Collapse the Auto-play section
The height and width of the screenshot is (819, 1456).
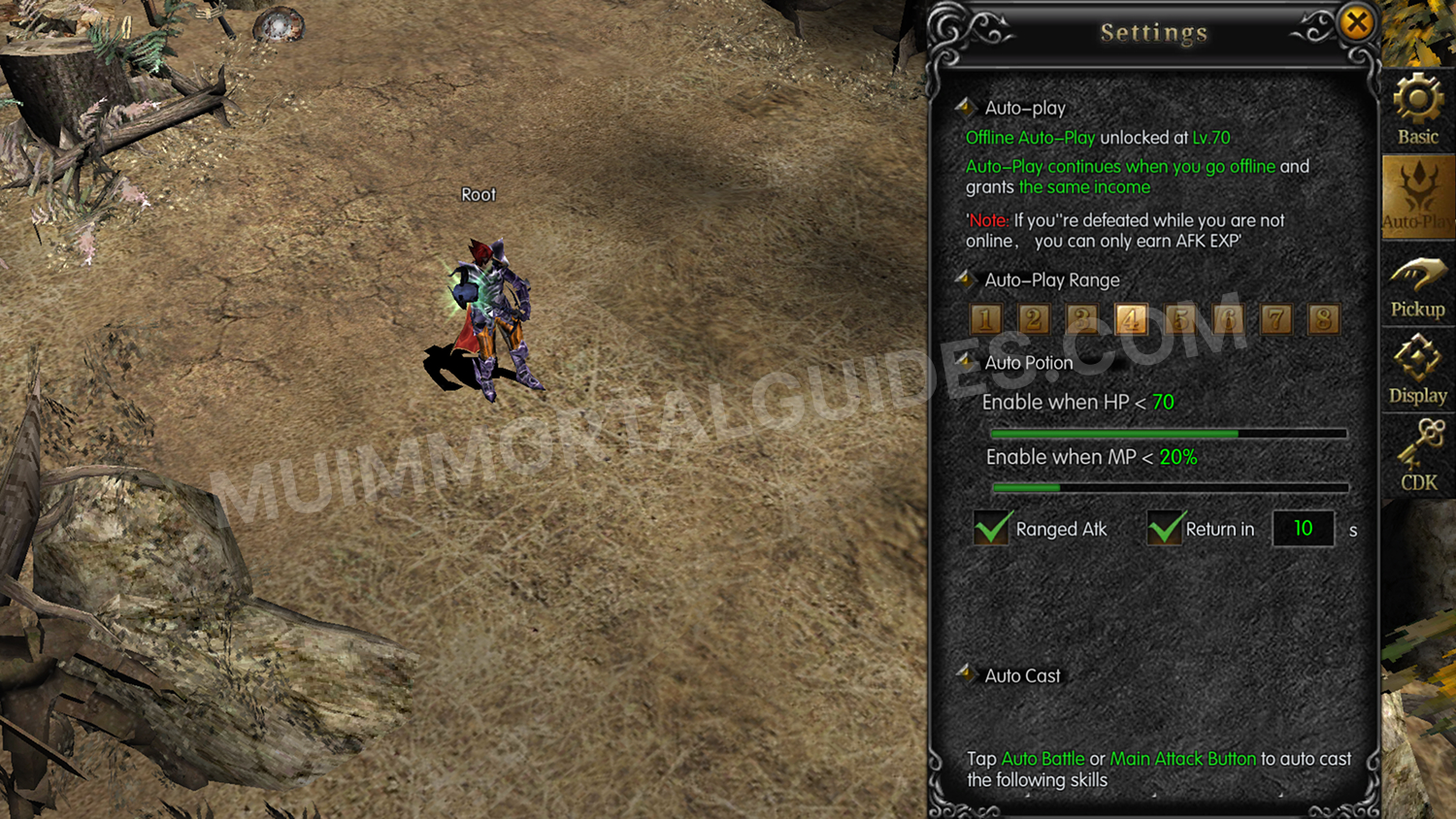click(965, 108)
